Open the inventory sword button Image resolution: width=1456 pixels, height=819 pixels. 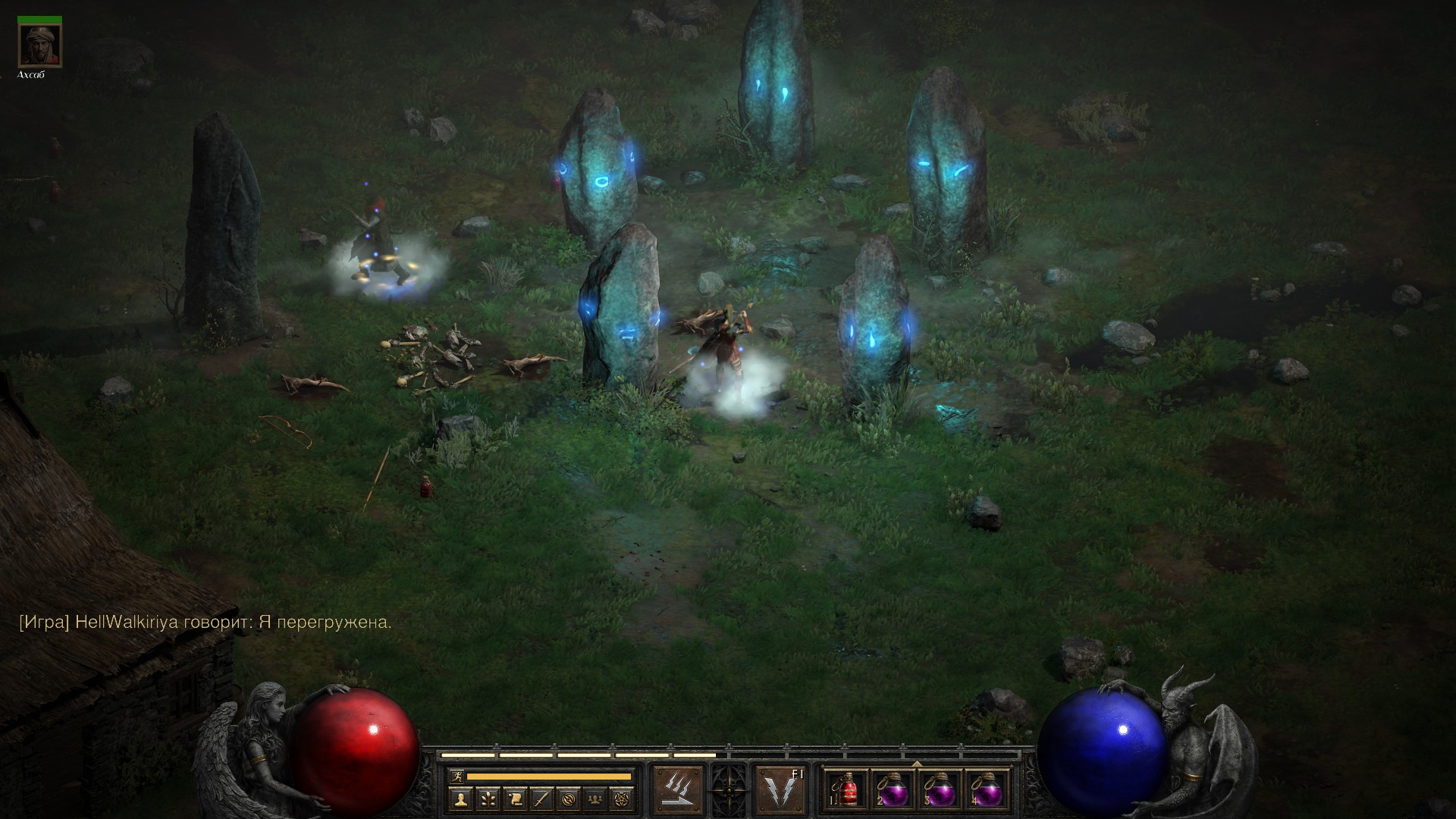click(x=542, y=799)
